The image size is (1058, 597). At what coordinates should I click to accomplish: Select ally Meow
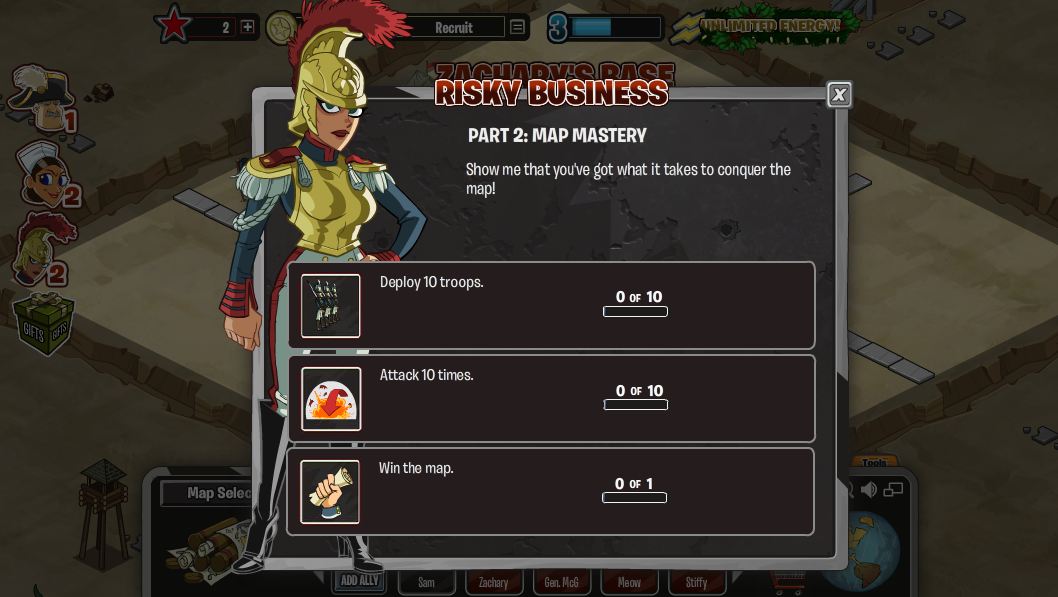coord(629,582)
